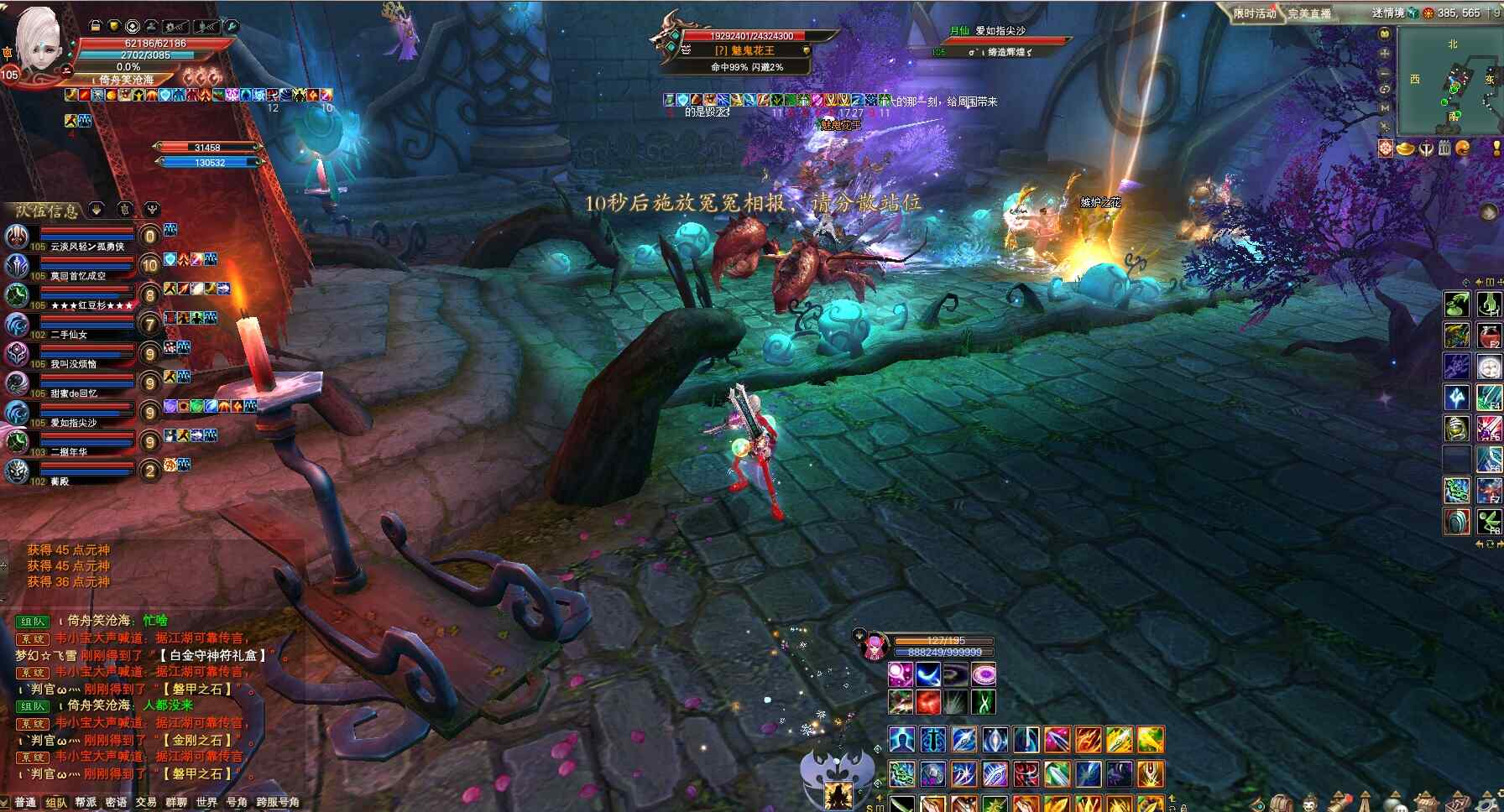Screen dimensions: 1504x812
Task: Select the 交易 trade chat channel
Action: 146,803
